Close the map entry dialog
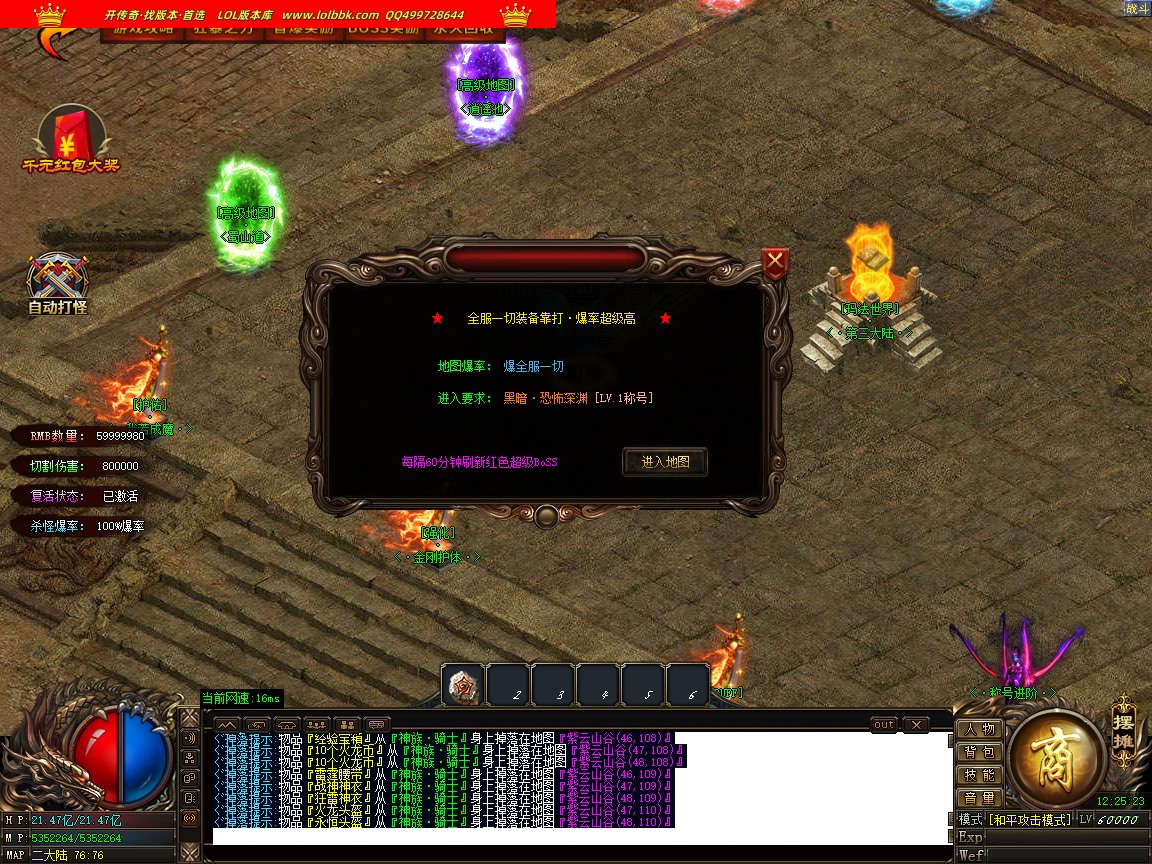Screen dimensions: 1152x864 tap(775, 263)
